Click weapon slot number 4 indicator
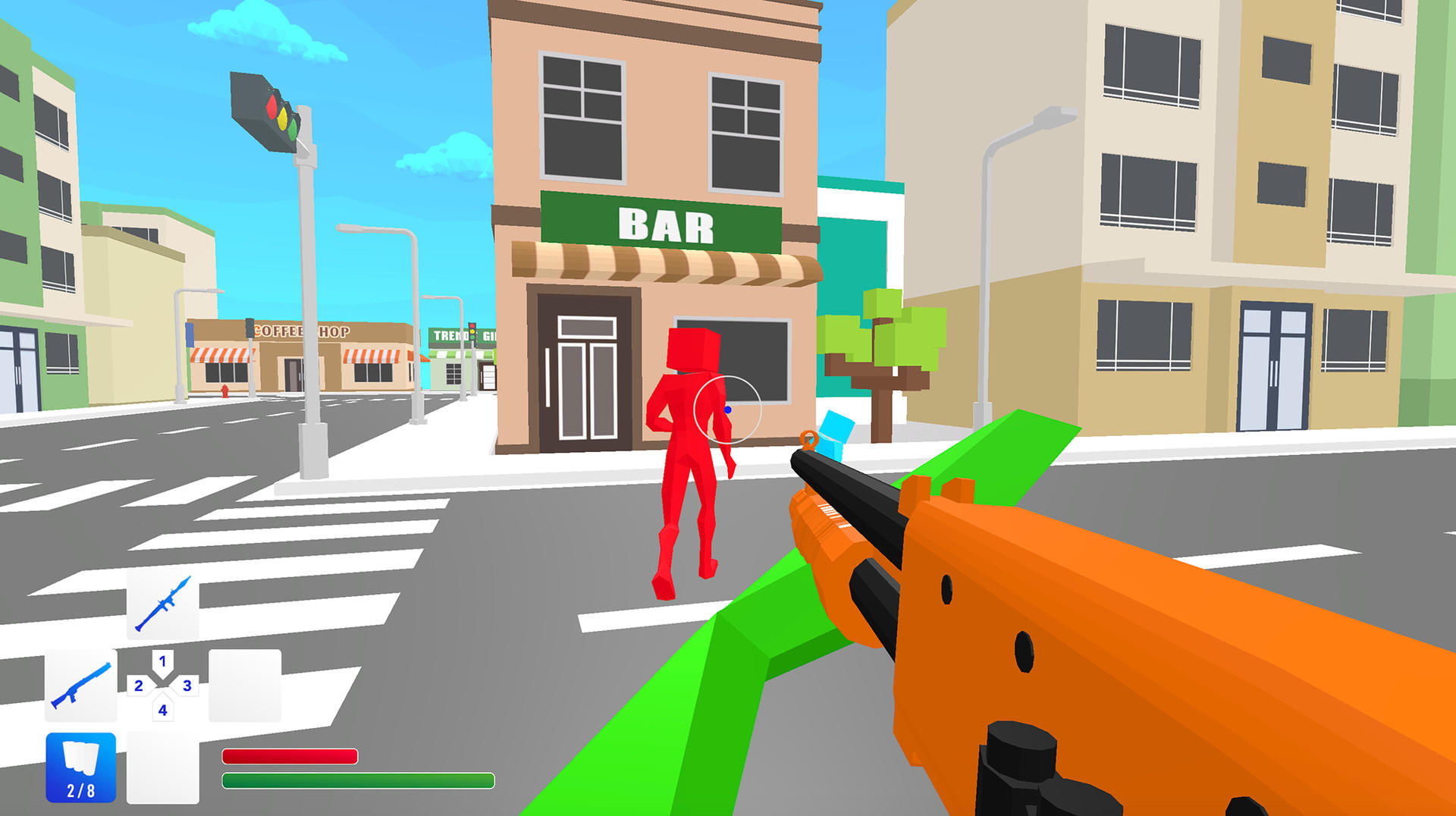Viewport: 1456px width, 816px height. pos(162,711)
